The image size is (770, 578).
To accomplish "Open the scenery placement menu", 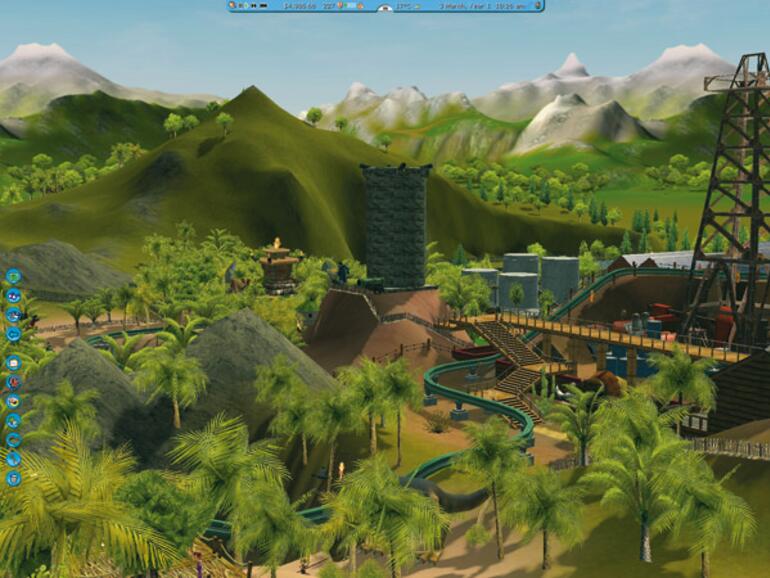I will tap(14, 419).
